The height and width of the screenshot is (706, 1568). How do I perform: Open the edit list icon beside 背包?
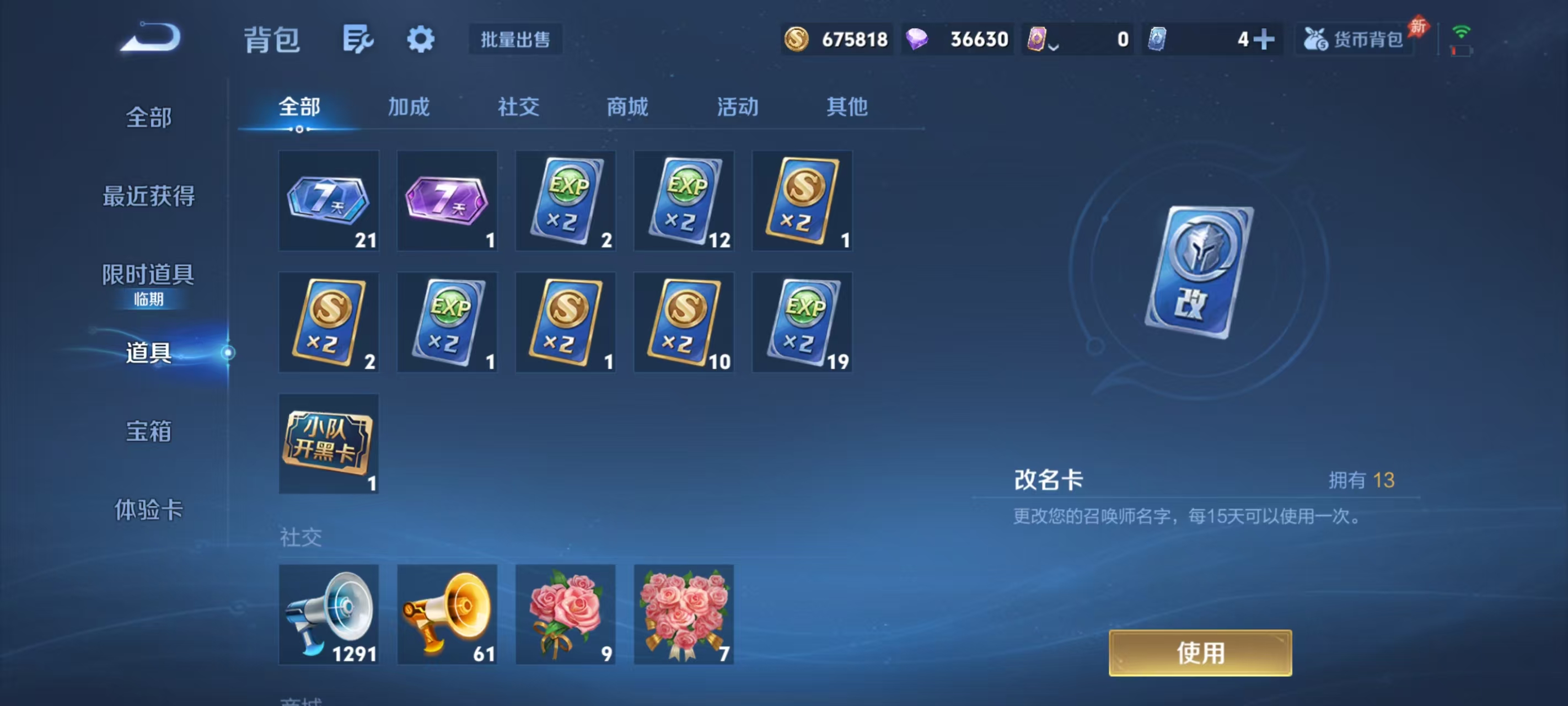pyautogui.click(x=358, y=39)
